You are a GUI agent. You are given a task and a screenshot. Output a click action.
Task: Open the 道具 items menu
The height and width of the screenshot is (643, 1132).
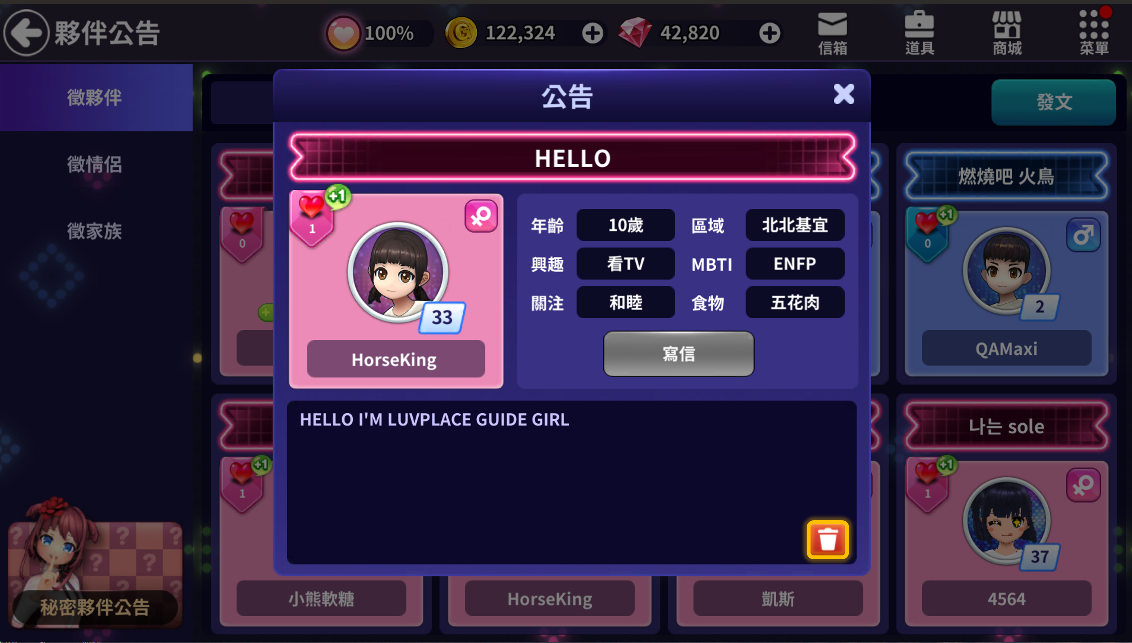919,33
